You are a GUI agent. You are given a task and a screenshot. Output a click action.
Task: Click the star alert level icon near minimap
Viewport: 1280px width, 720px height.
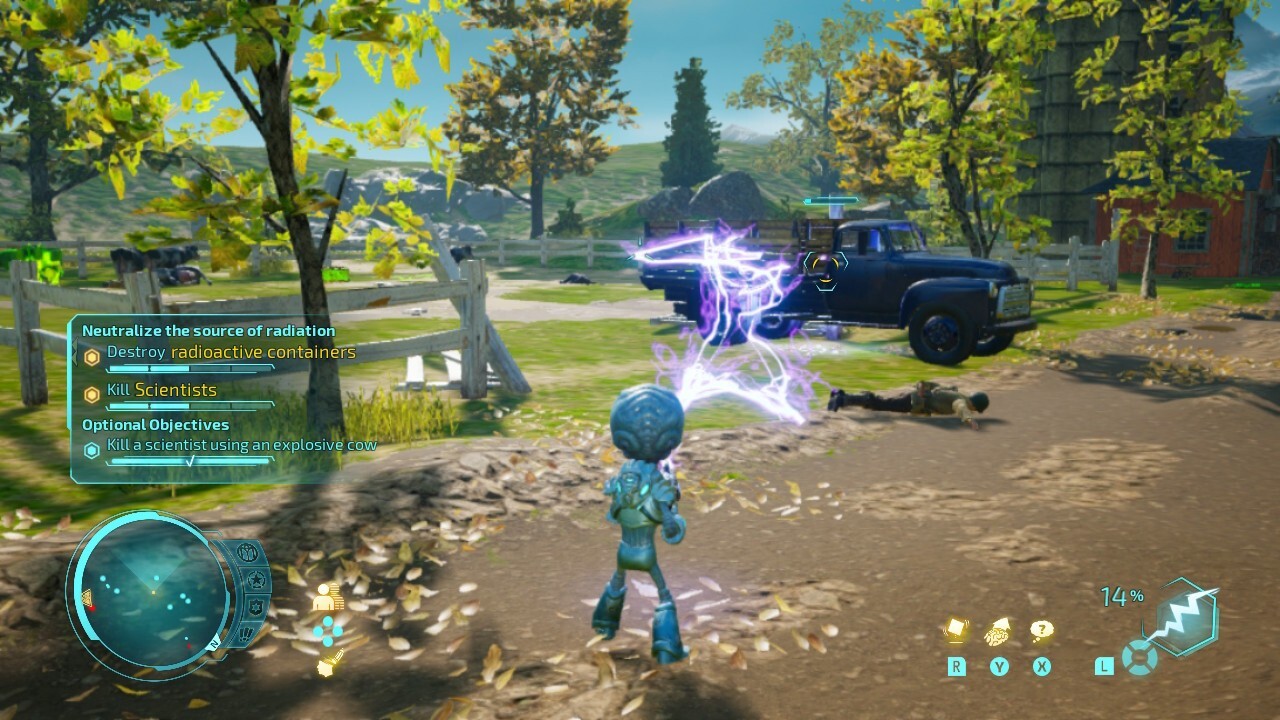pos(256,581)
